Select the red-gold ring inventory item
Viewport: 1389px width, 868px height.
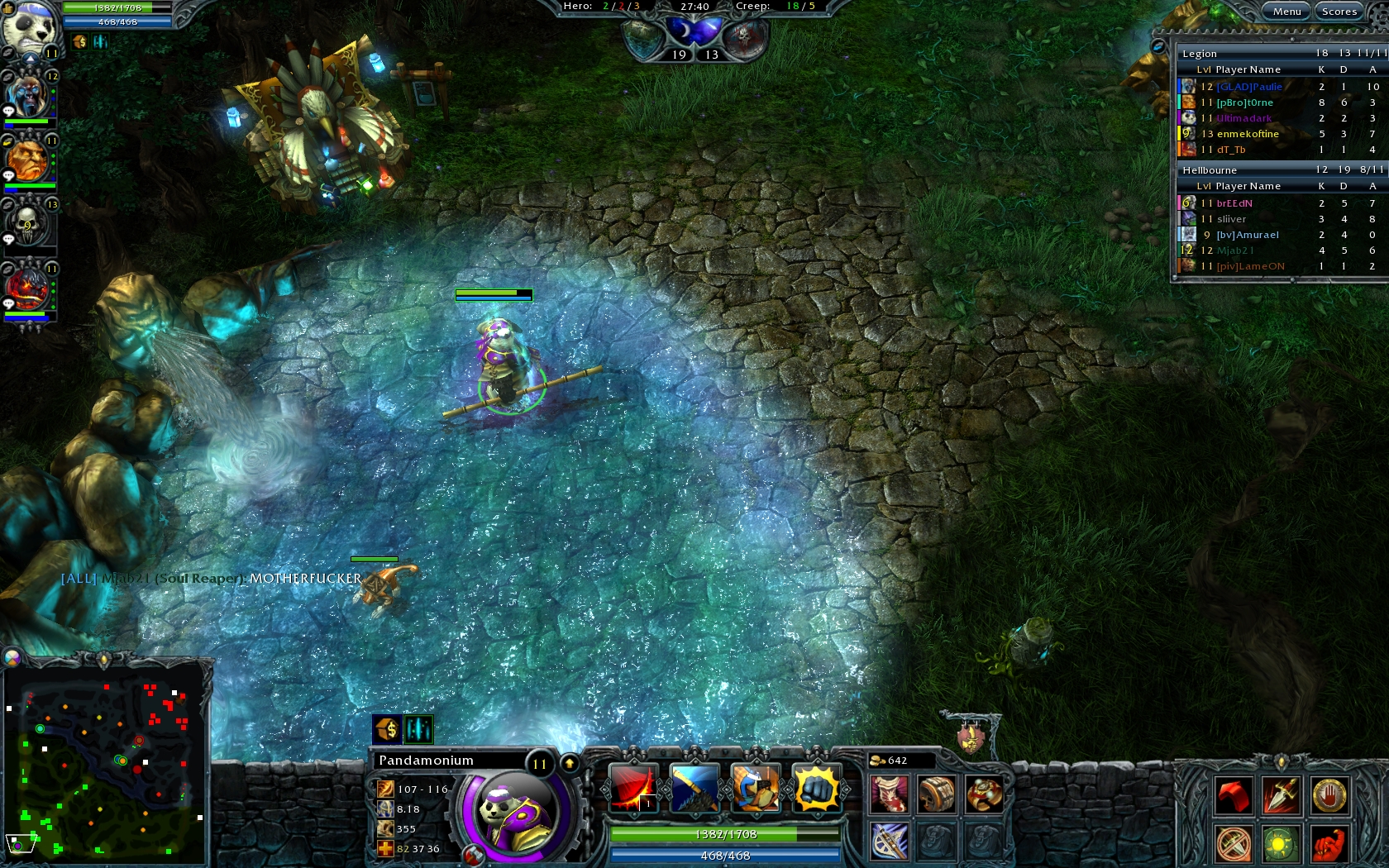pos(984,794)
